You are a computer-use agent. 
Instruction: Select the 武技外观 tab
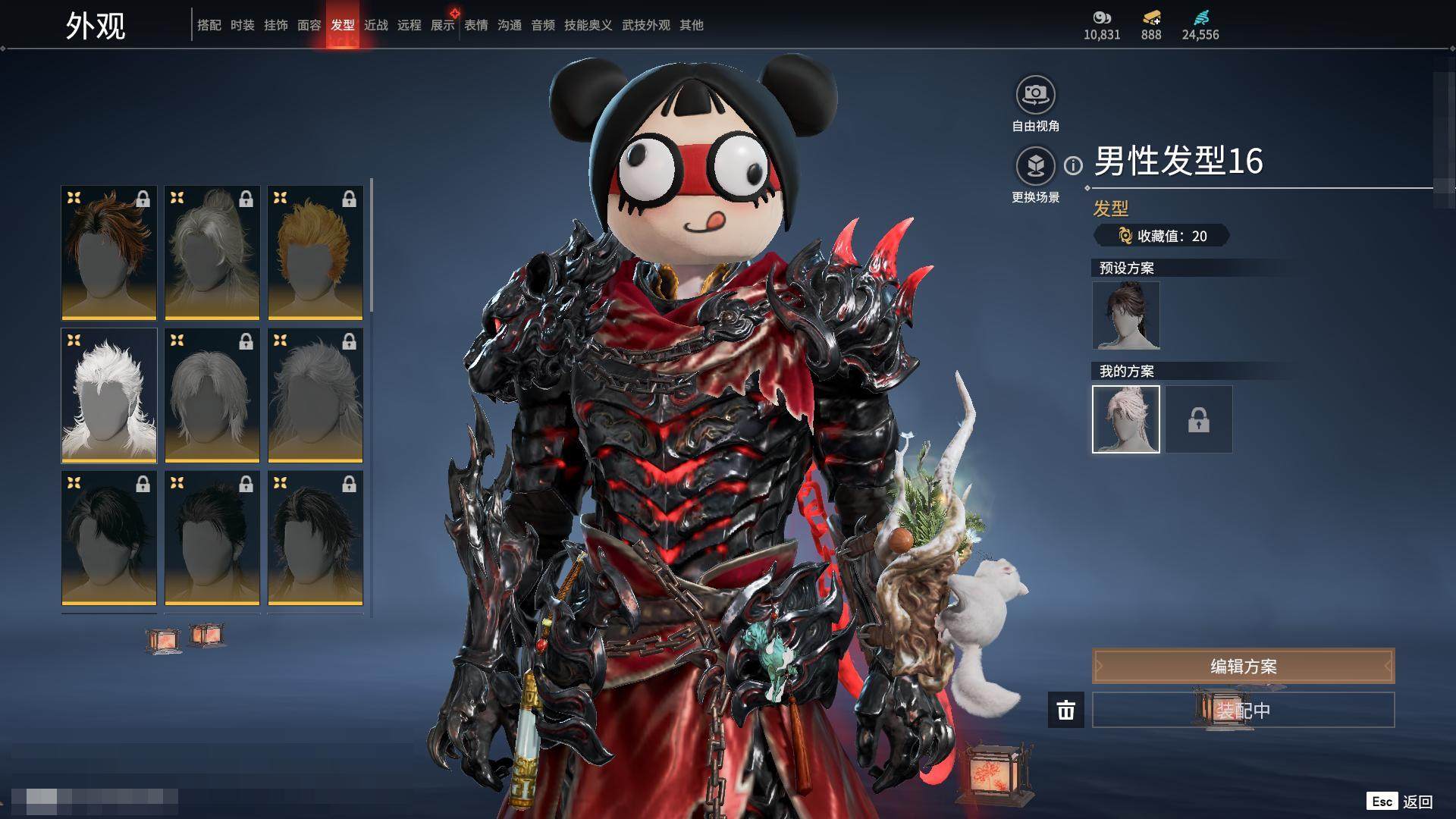point(645,25)
